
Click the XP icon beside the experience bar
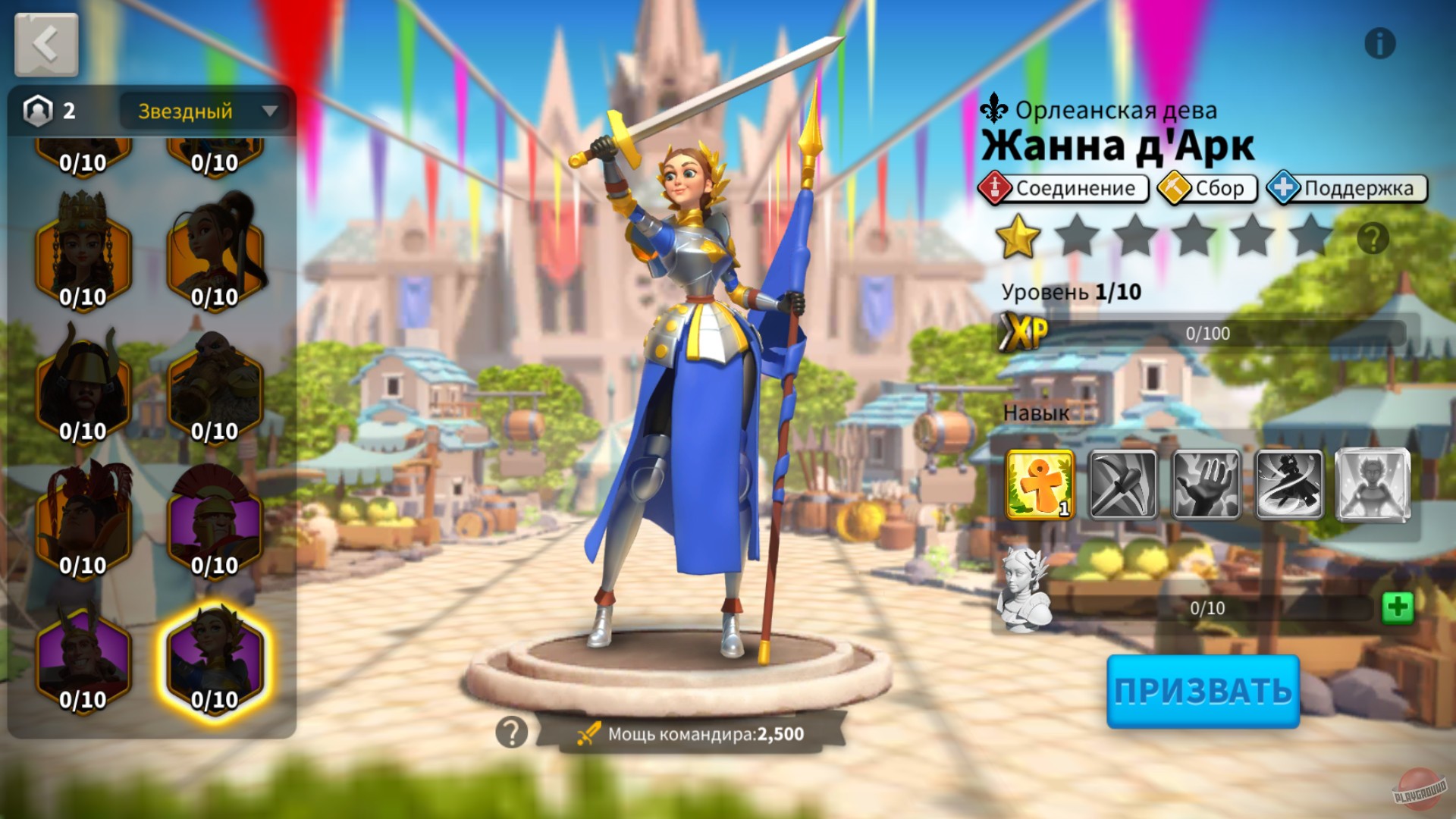[1024, 331]
